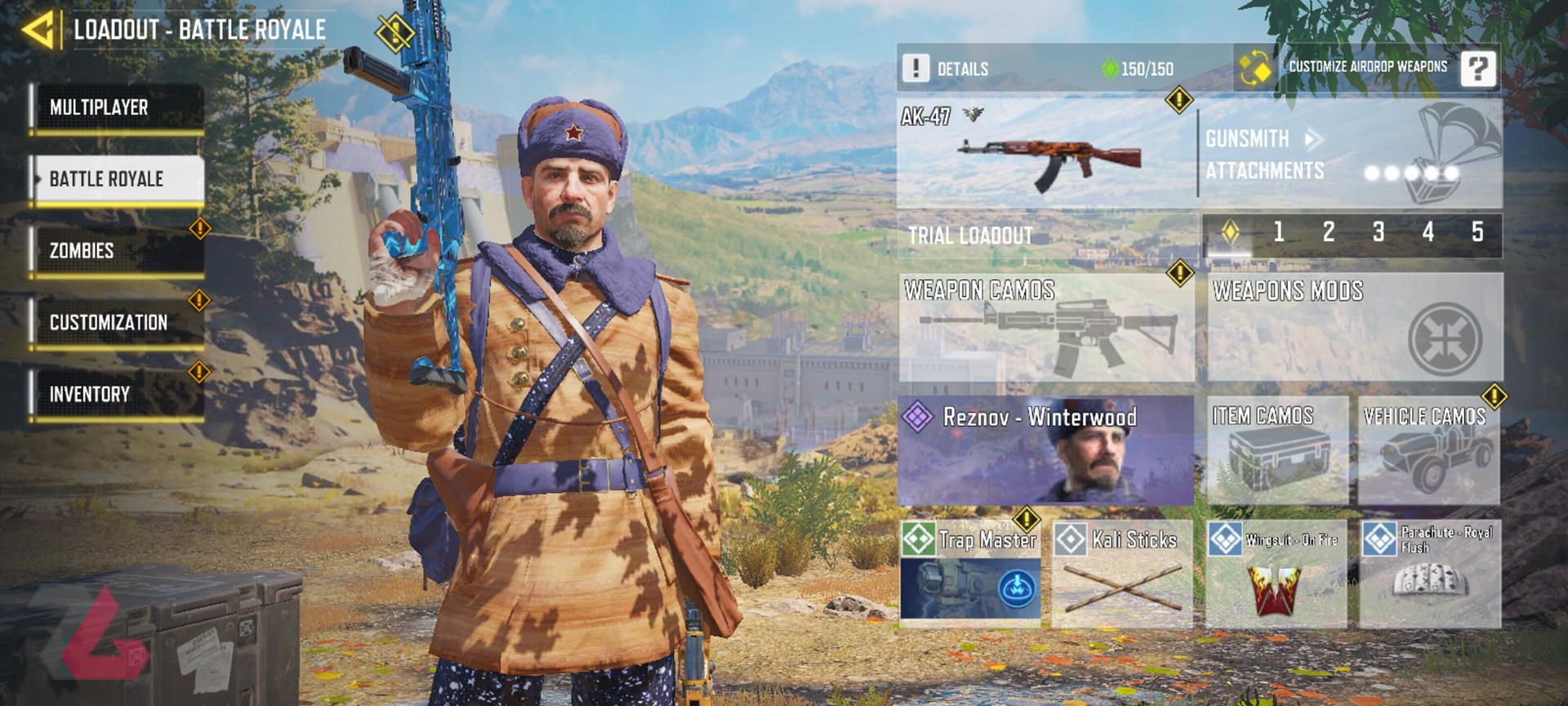Open the Weapon Camos panel
The width and height of the screenshot is (1568, 706).
1045,328
